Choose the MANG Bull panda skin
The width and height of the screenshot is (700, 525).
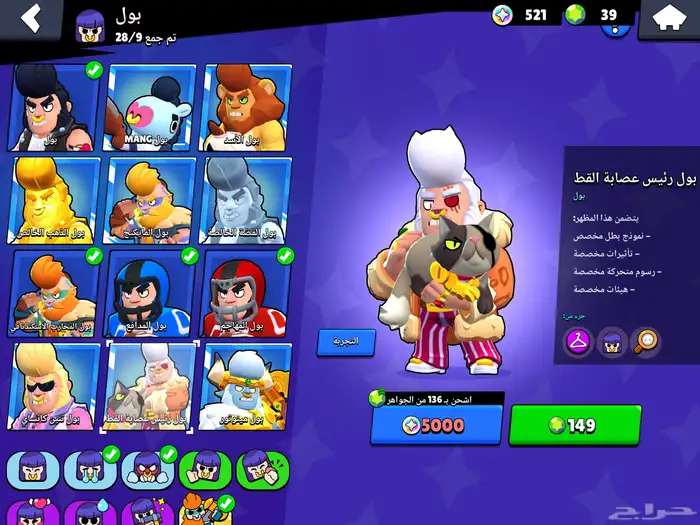pos(151,108)
